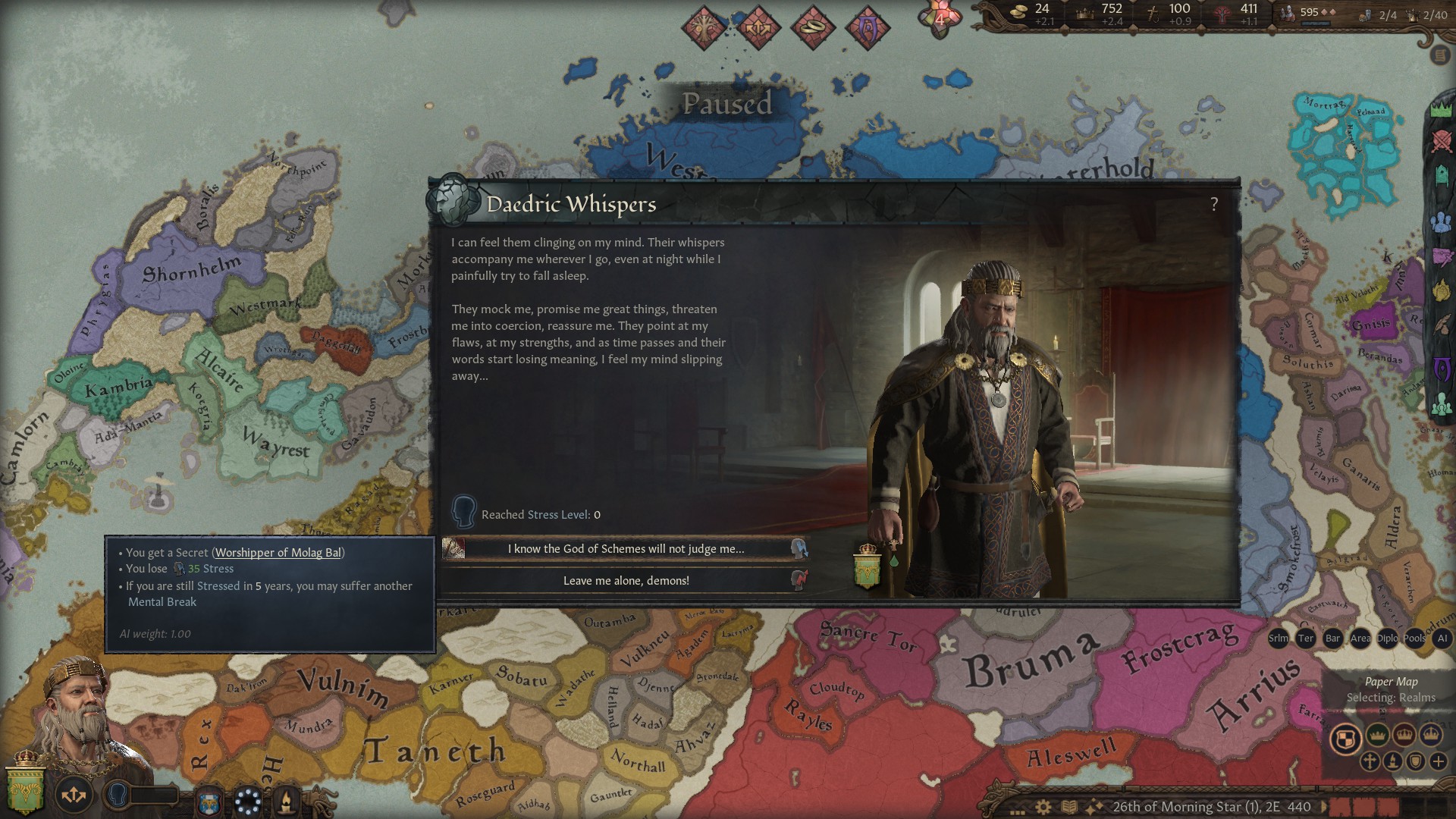Screen dimensions: 1456x819
Task: Switch to the cross faith map mode
Action: point(1370,761)
